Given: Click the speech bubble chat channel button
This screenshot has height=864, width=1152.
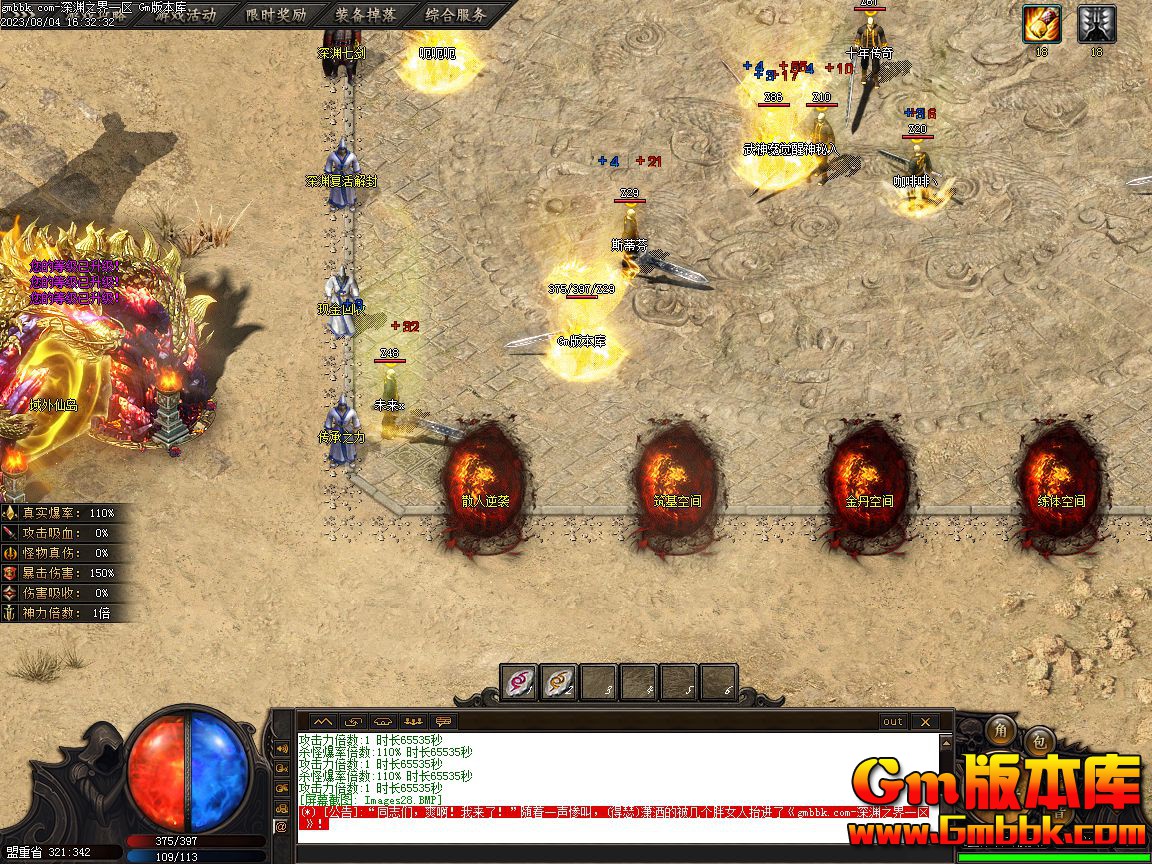Looking at the screenshot, I should 443,721.
